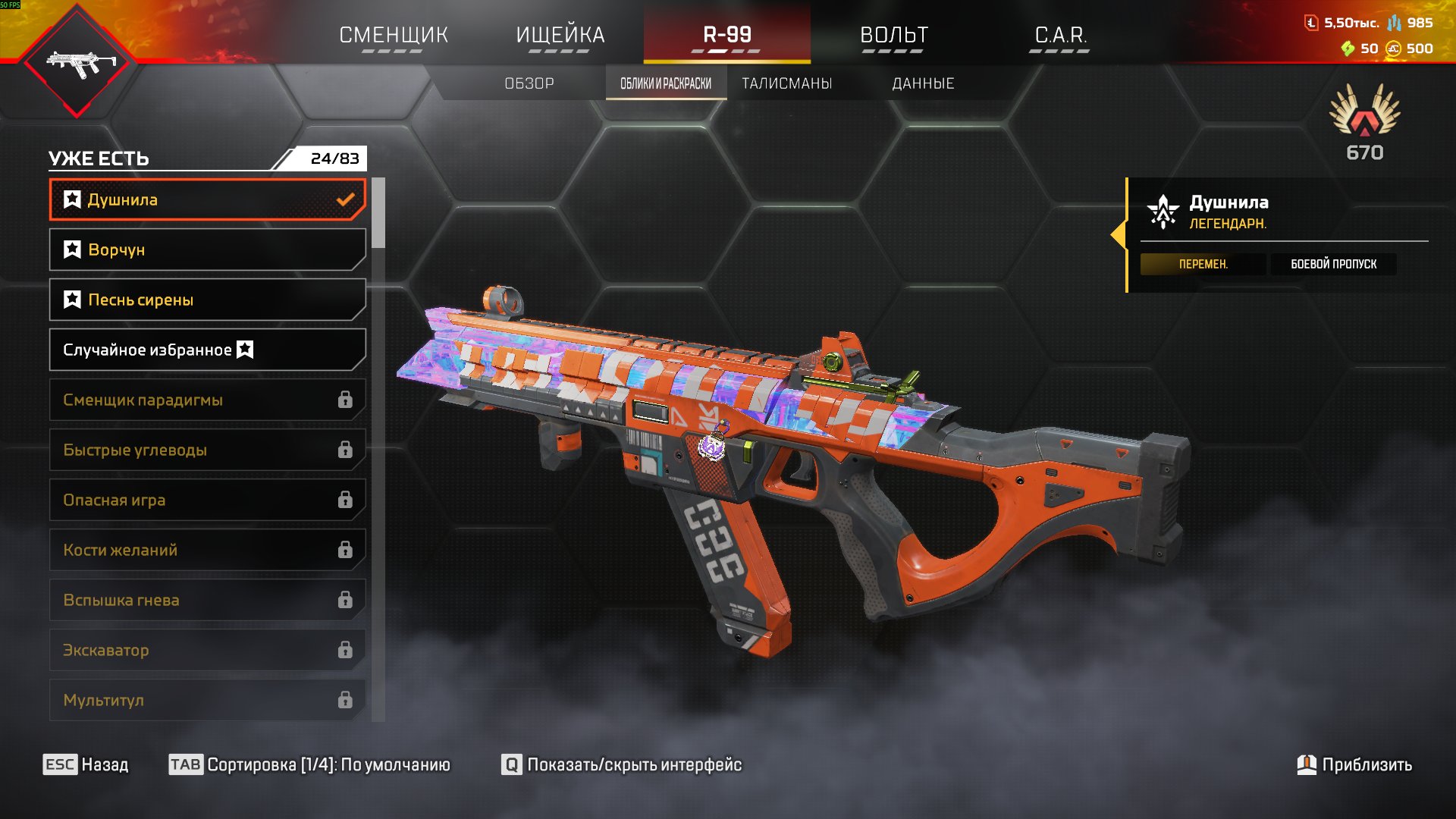
Task: Preview locked skin Быстрые углеводы
Action: point(207,450)
